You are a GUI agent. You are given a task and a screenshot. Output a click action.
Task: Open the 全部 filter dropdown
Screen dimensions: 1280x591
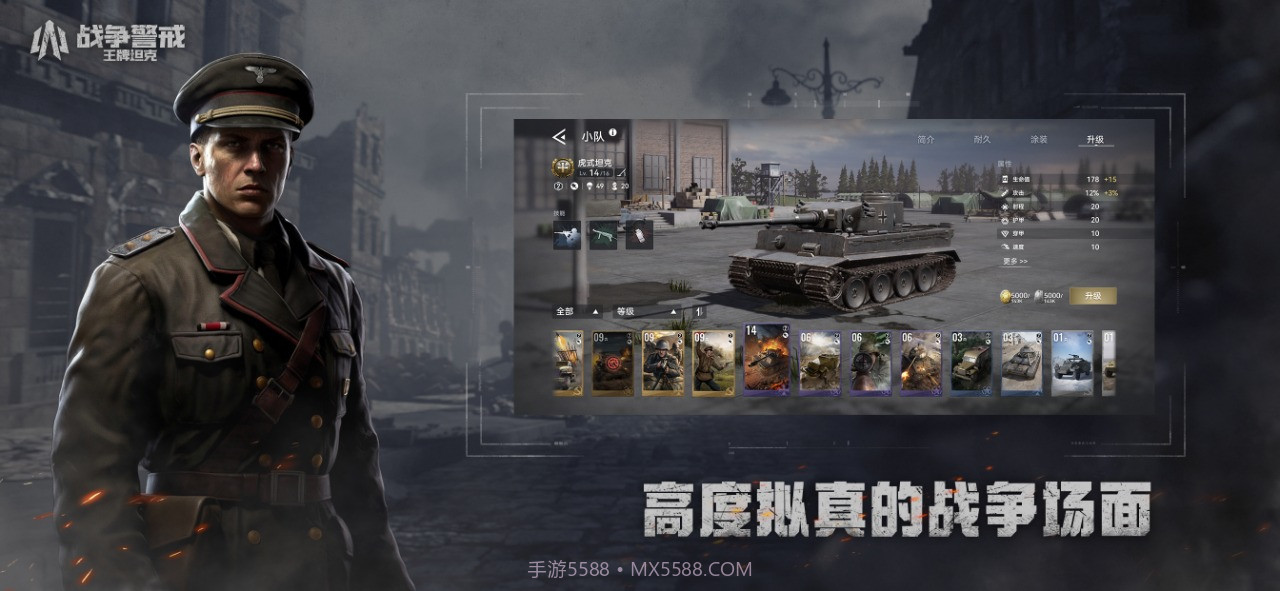[578, 311]
